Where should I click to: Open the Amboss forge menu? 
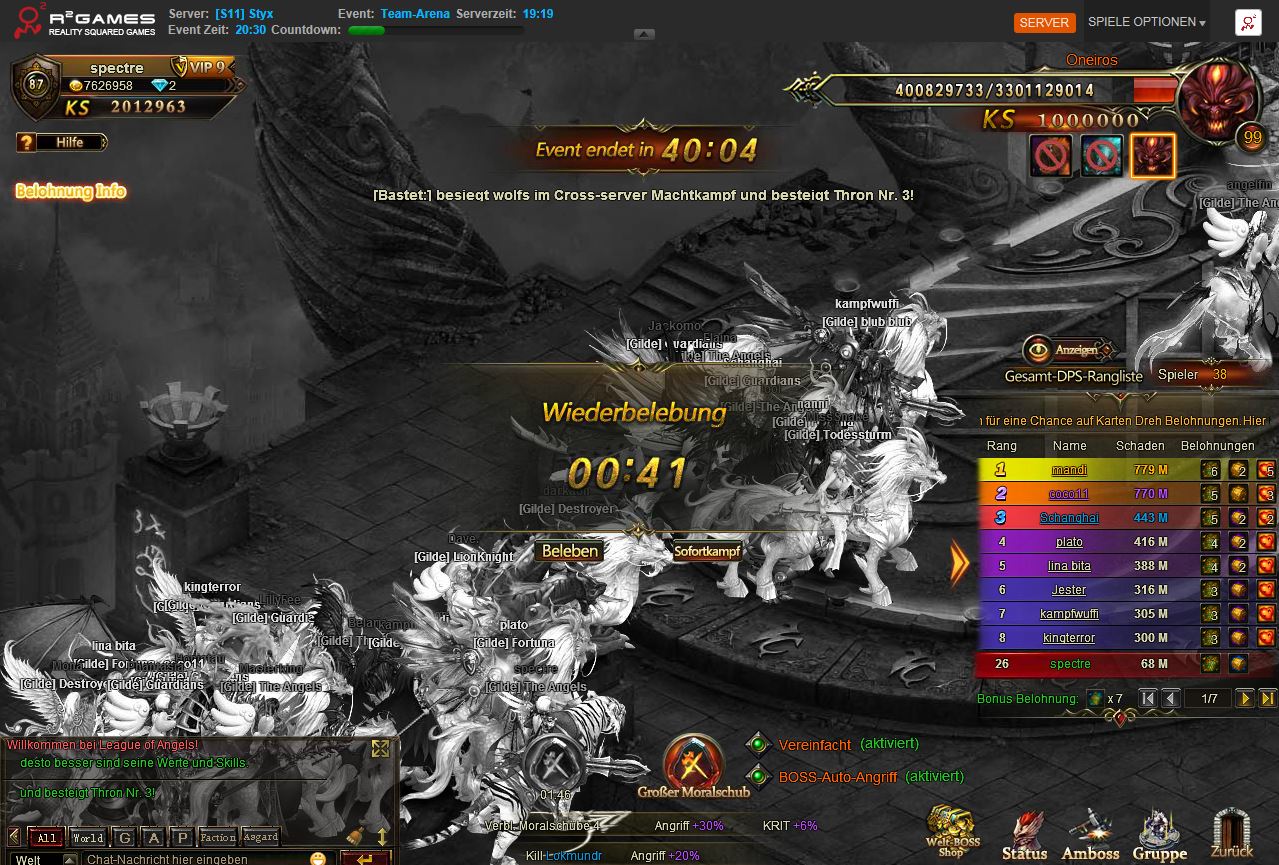pos(1090,834)
